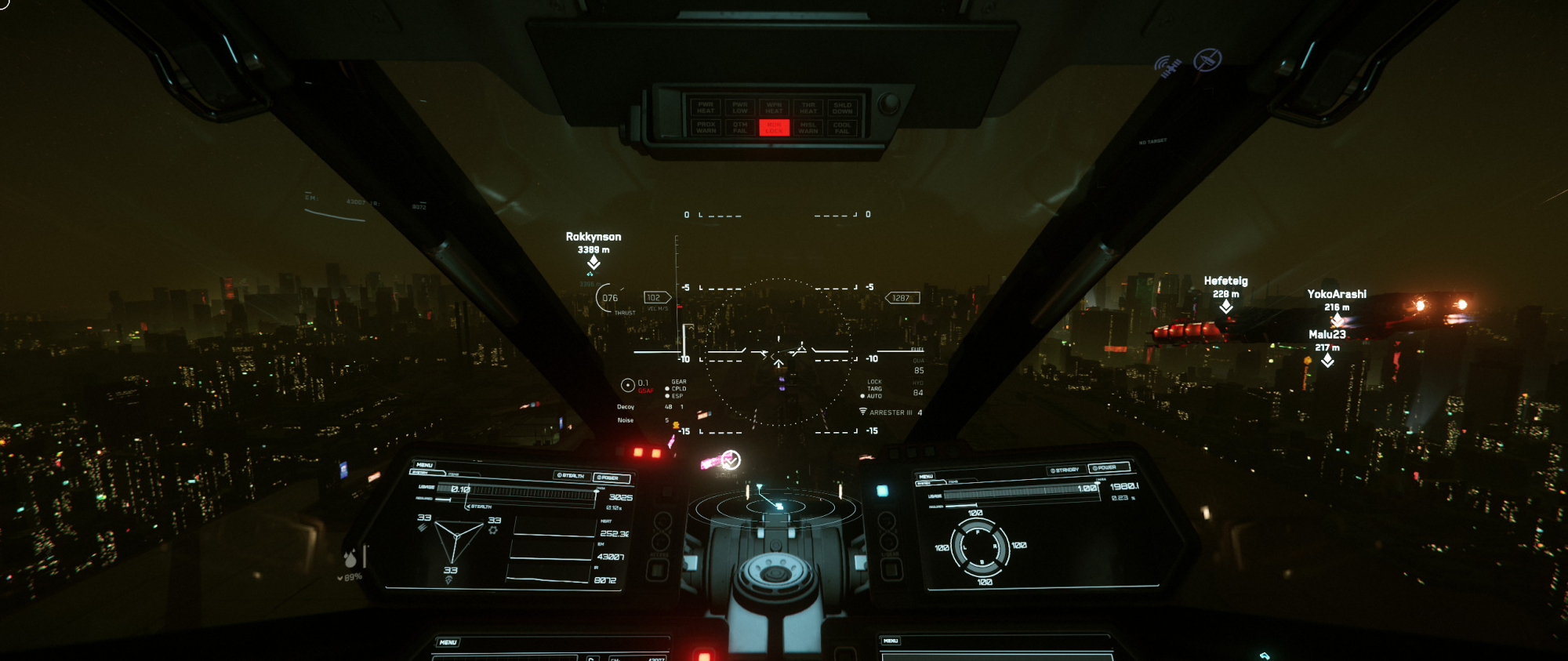
Task: Select the rear shield segment at ring bottom
Action: tap(982, 563)
